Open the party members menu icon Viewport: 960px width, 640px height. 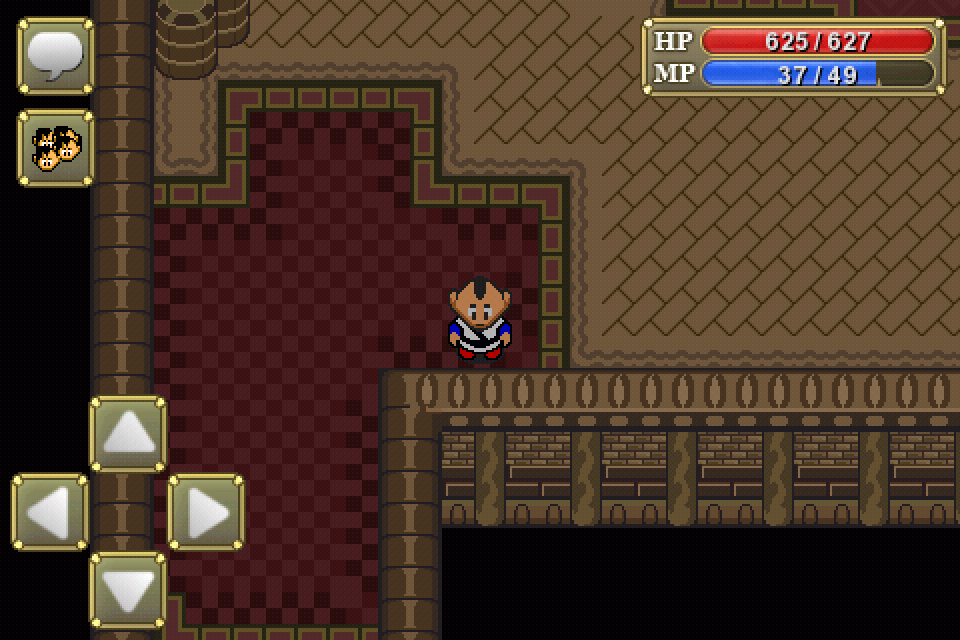tap(55, 148)
